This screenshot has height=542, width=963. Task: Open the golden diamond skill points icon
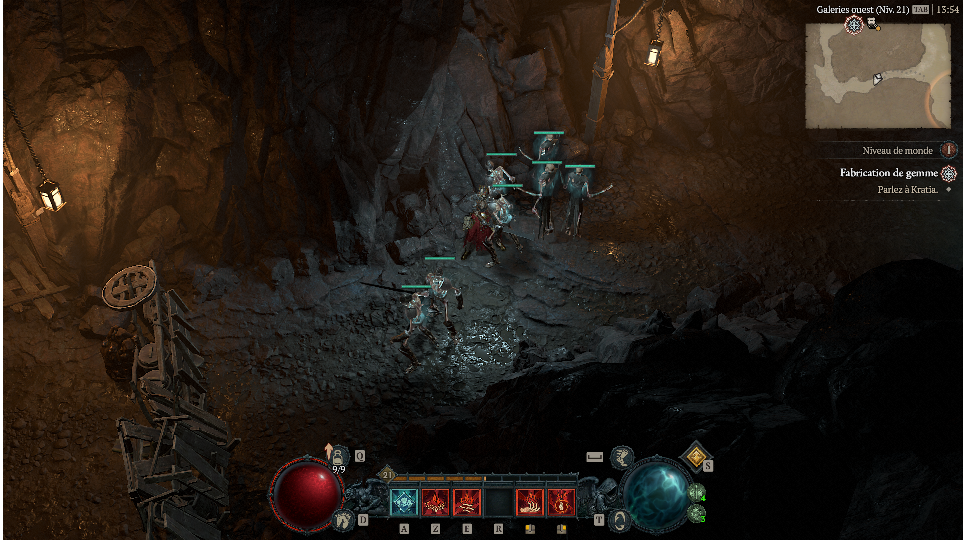(695, 456)
